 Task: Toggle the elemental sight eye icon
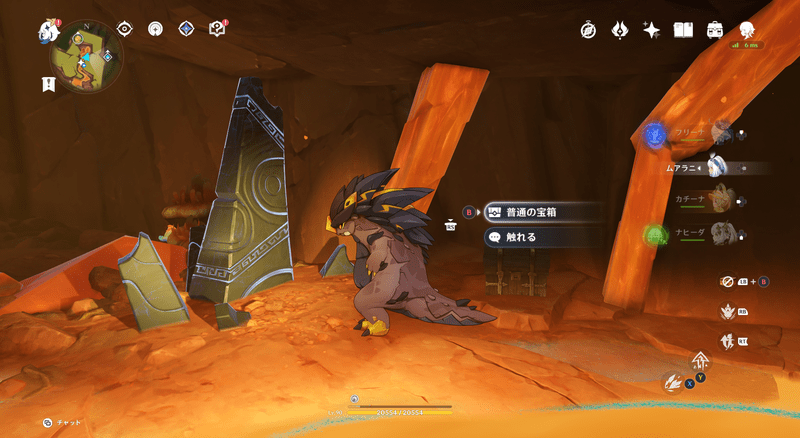click(125, 29)
